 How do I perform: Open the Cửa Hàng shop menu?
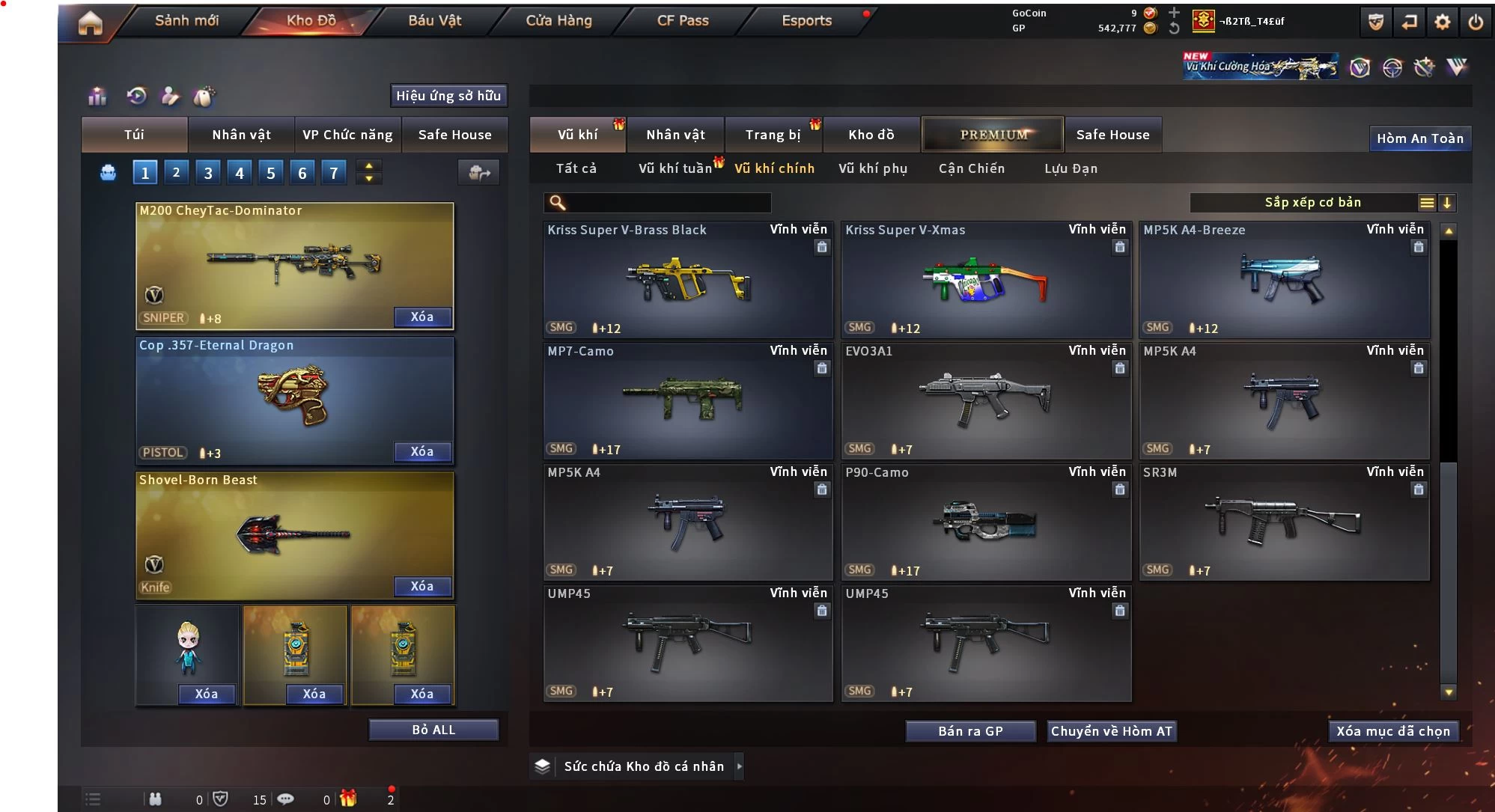(x=558, y=21)
